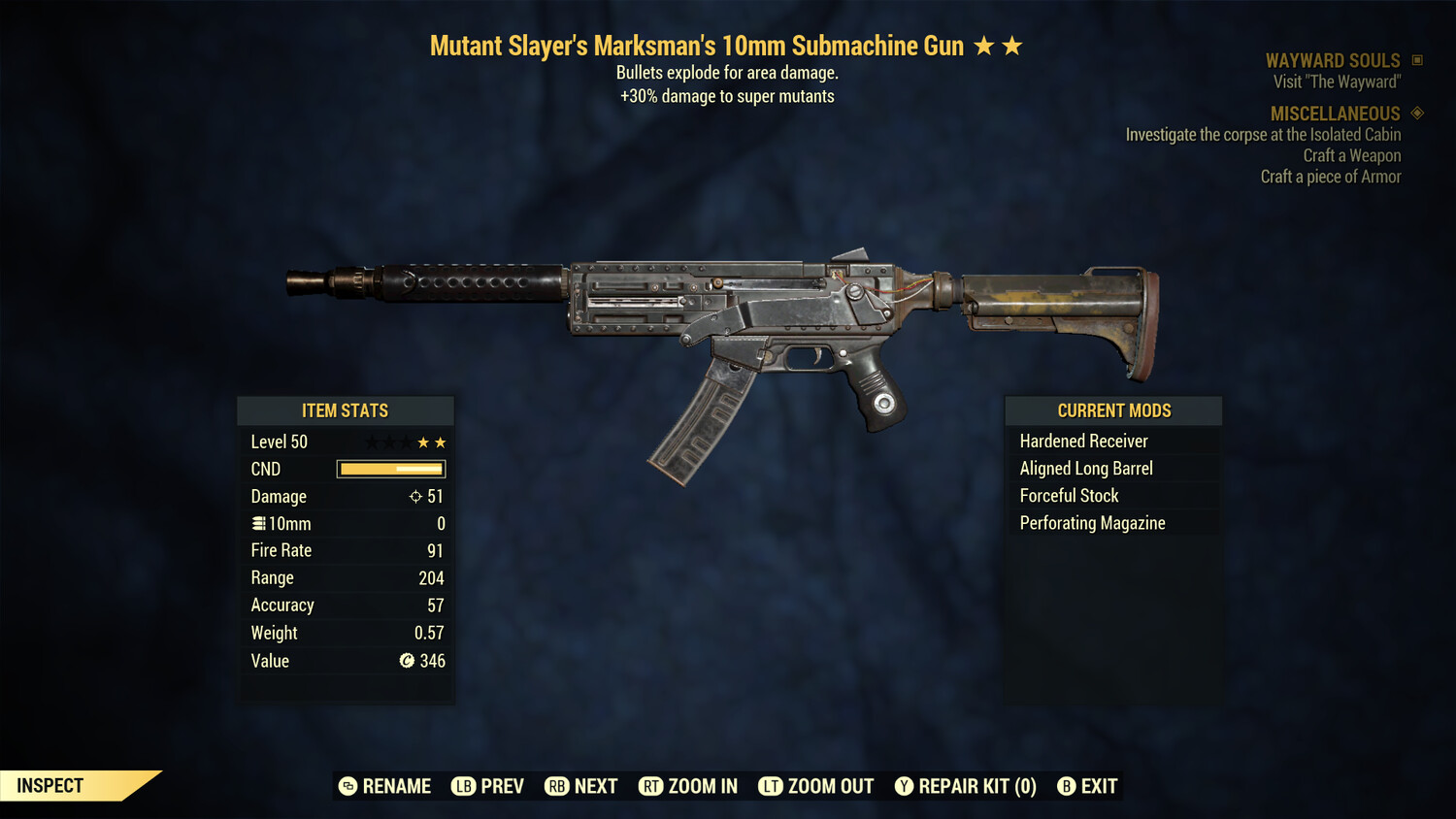Click the Y Repair Kit button icon
This screenshot has width=1456, height=819.
click(904, 786)
